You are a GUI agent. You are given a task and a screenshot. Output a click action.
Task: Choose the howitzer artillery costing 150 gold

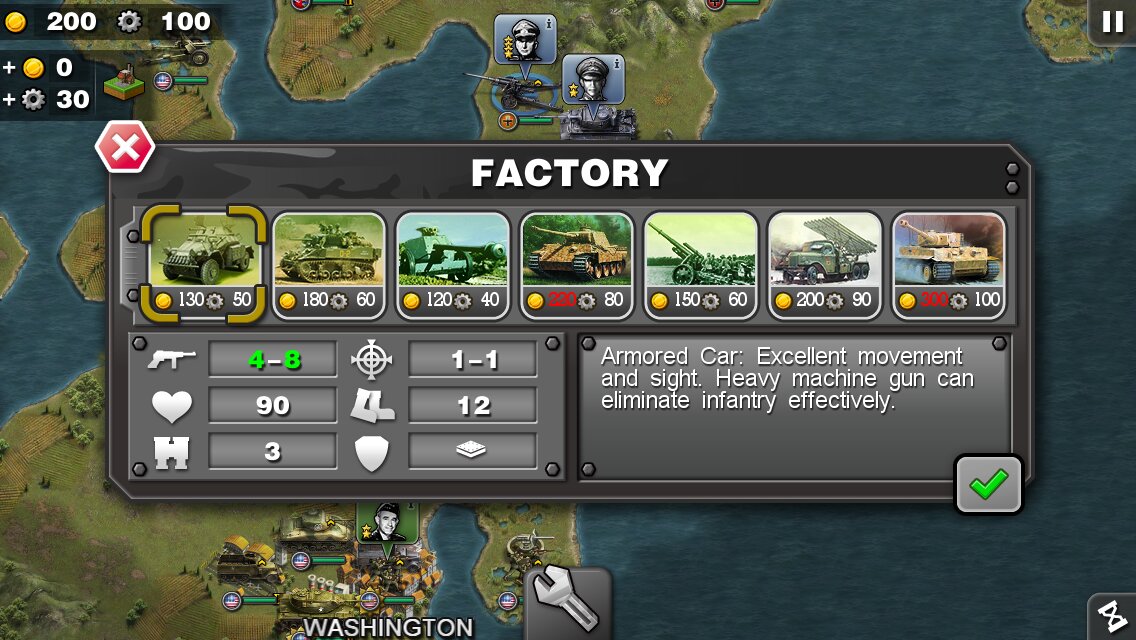click(701, 264)
